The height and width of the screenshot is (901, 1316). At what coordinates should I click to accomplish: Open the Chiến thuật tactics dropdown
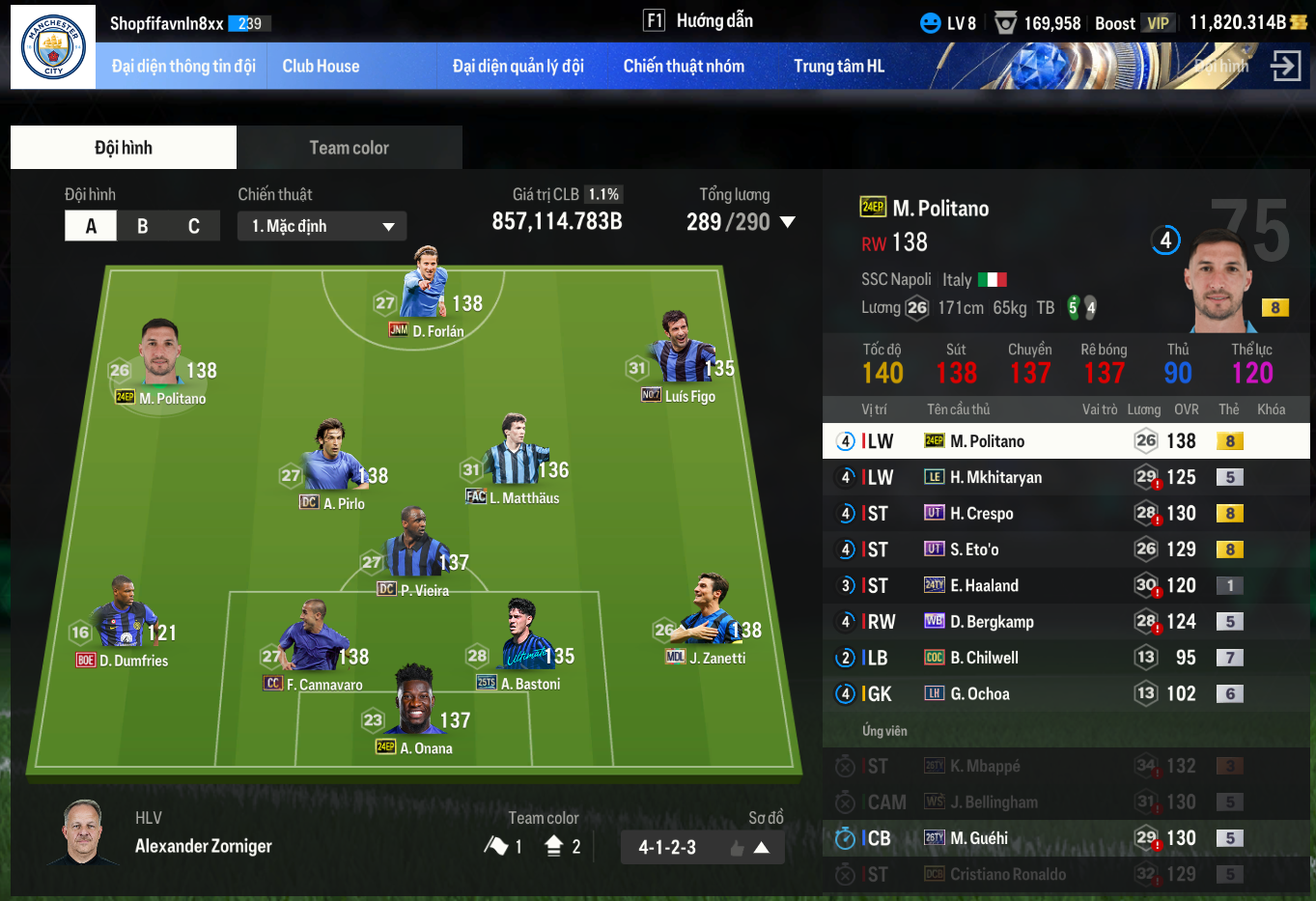tap(322, 226)
